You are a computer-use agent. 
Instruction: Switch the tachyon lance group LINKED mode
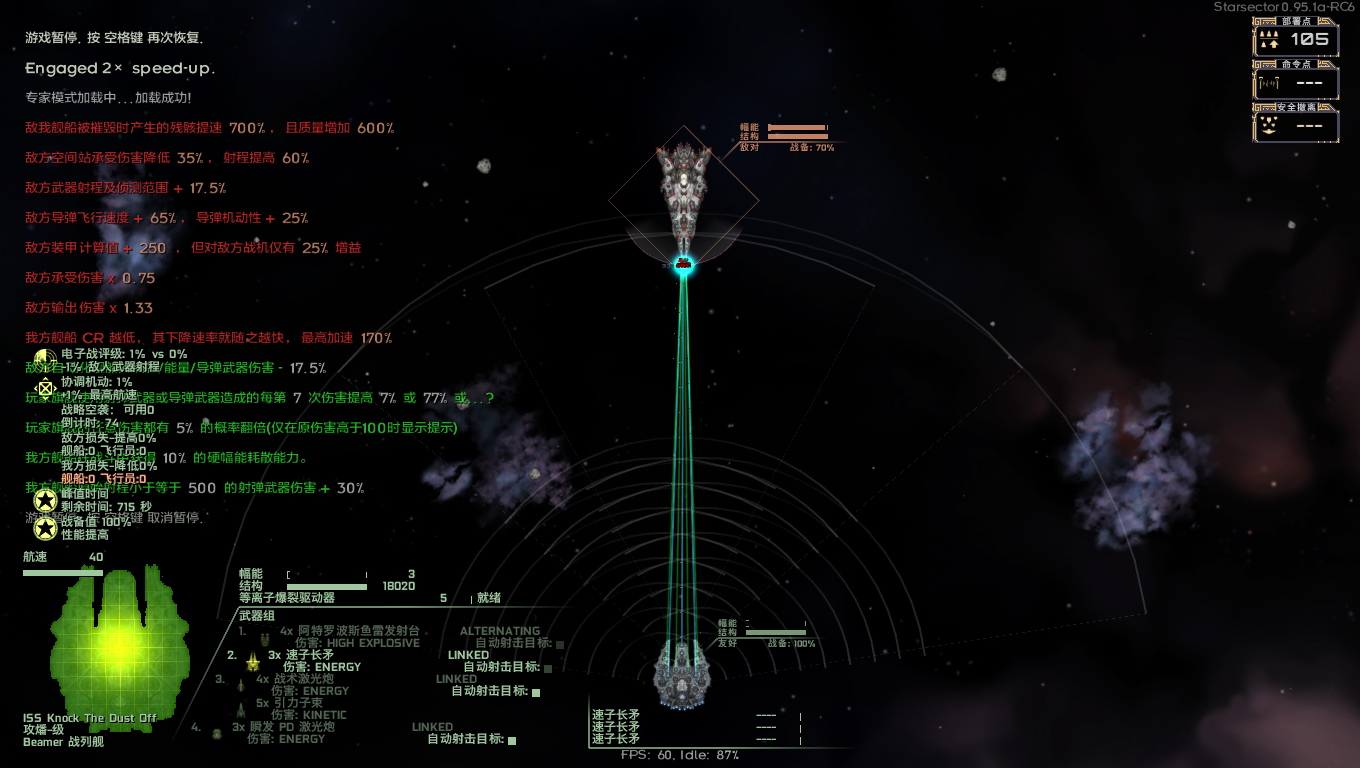click(468, 655)
